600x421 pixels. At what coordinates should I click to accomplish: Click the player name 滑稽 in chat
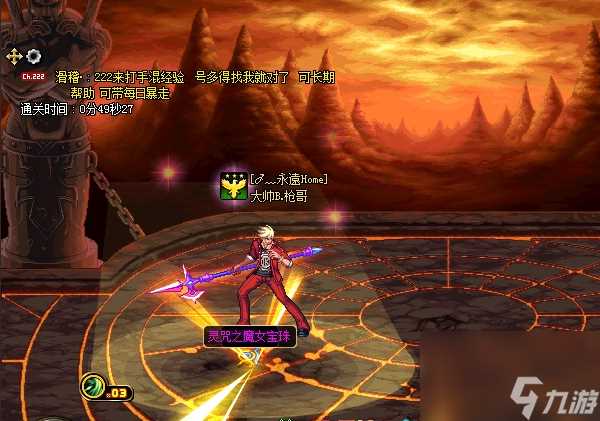(67, 77)
